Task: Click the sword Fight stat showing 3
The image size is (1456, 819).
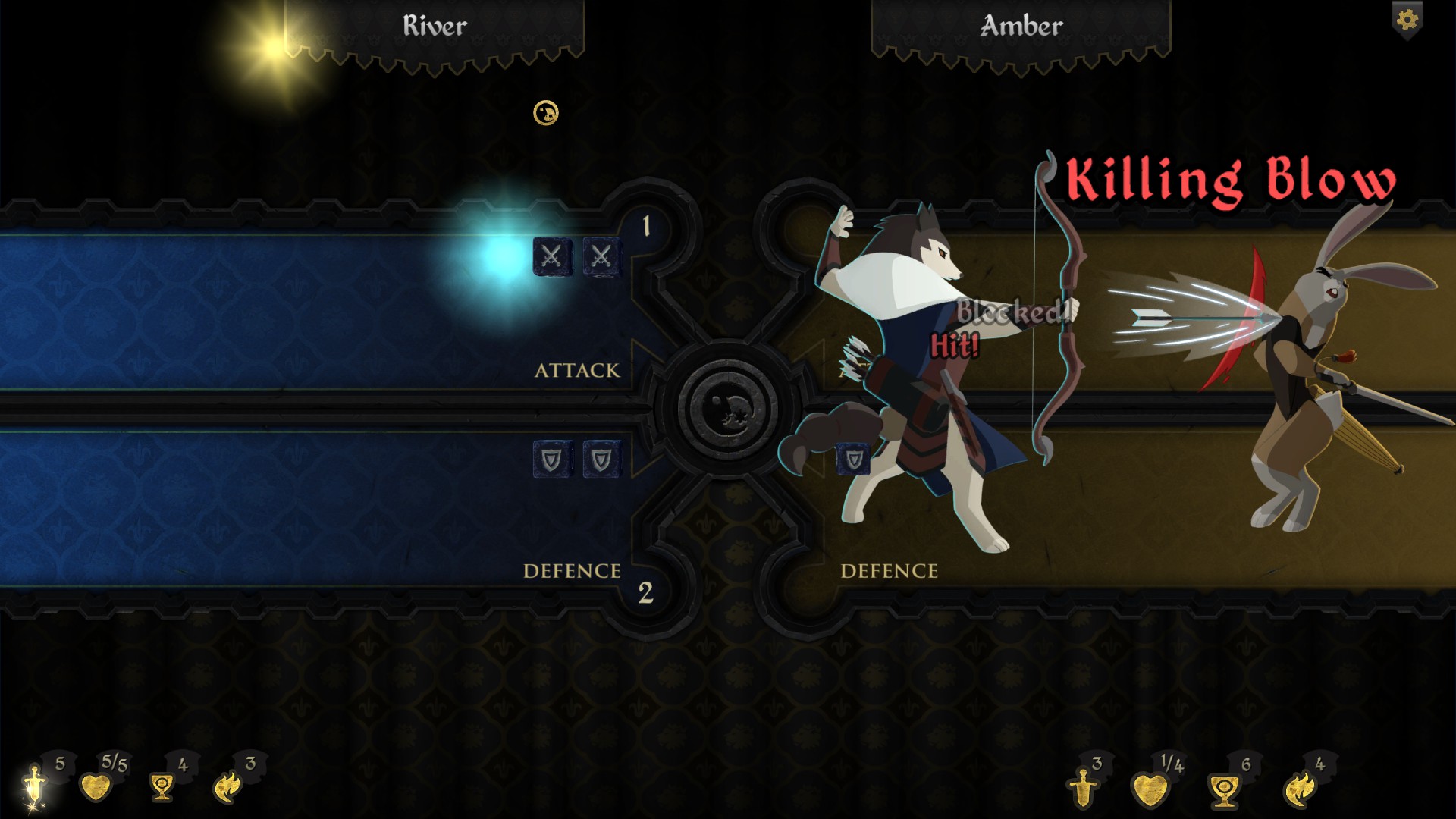Action: click(x=1083, y=787)
